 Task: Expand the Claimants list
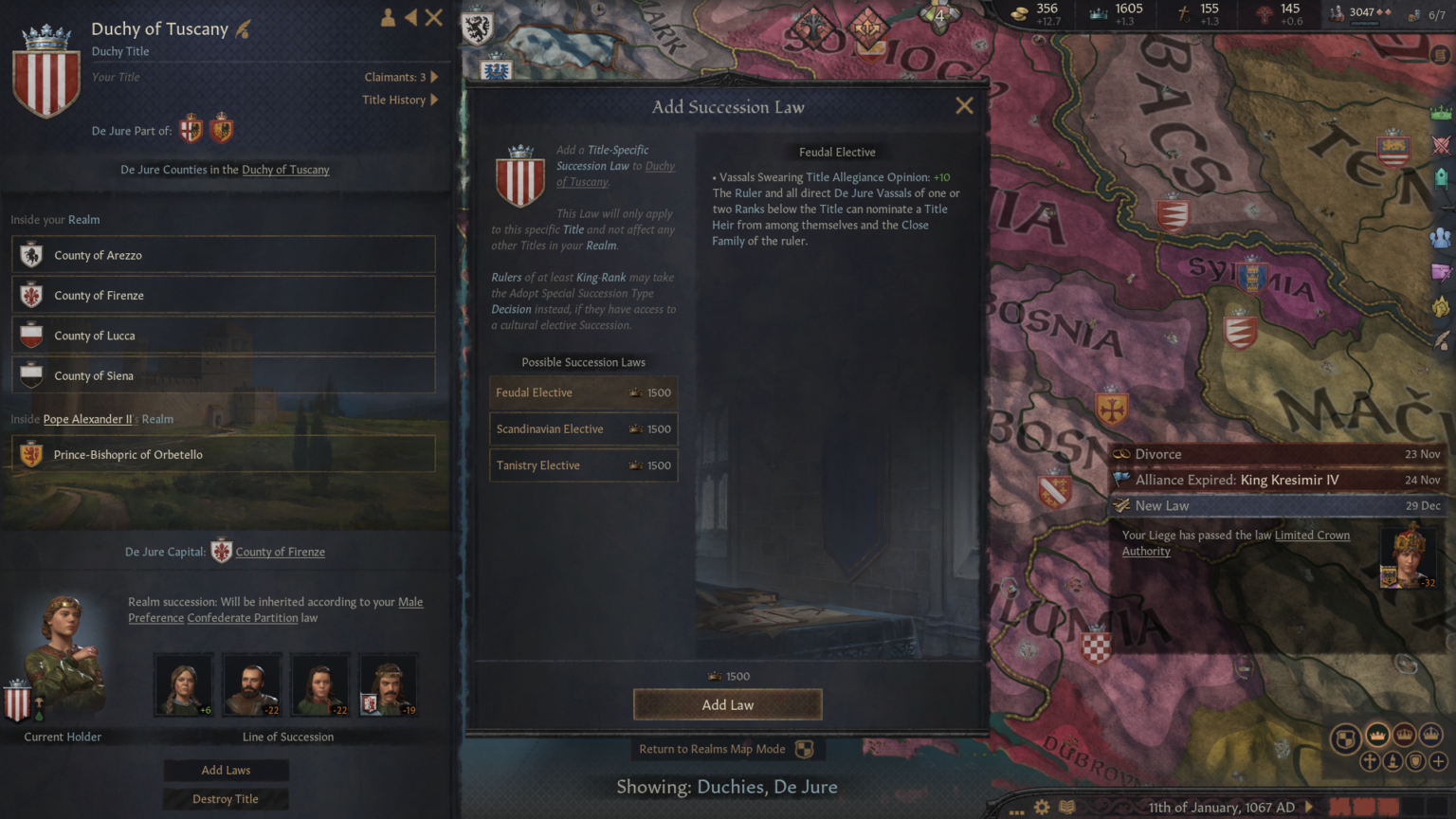click(x=401, y=77)
